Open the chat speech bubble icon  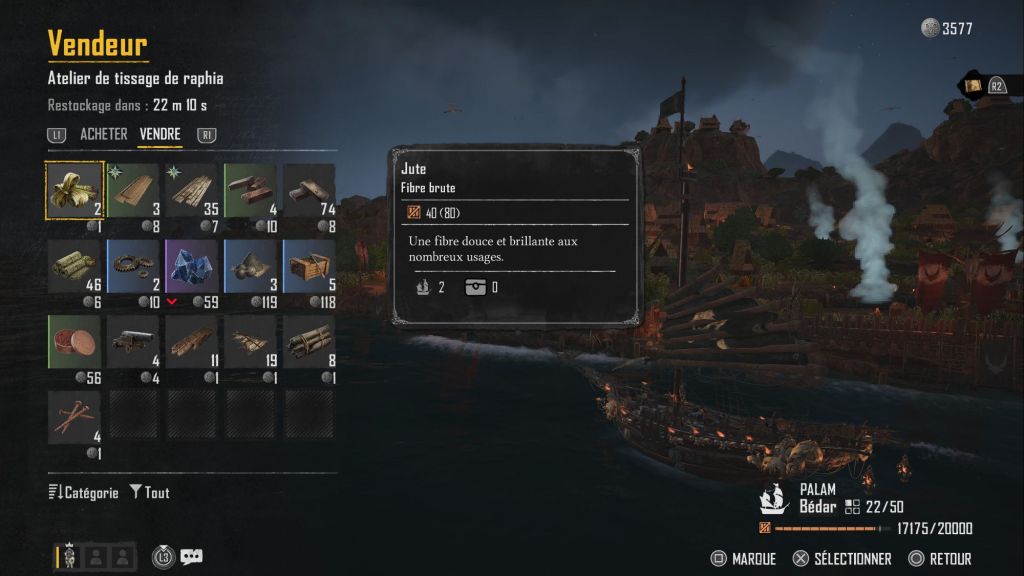pyautogui.click(x=191, y=557)
